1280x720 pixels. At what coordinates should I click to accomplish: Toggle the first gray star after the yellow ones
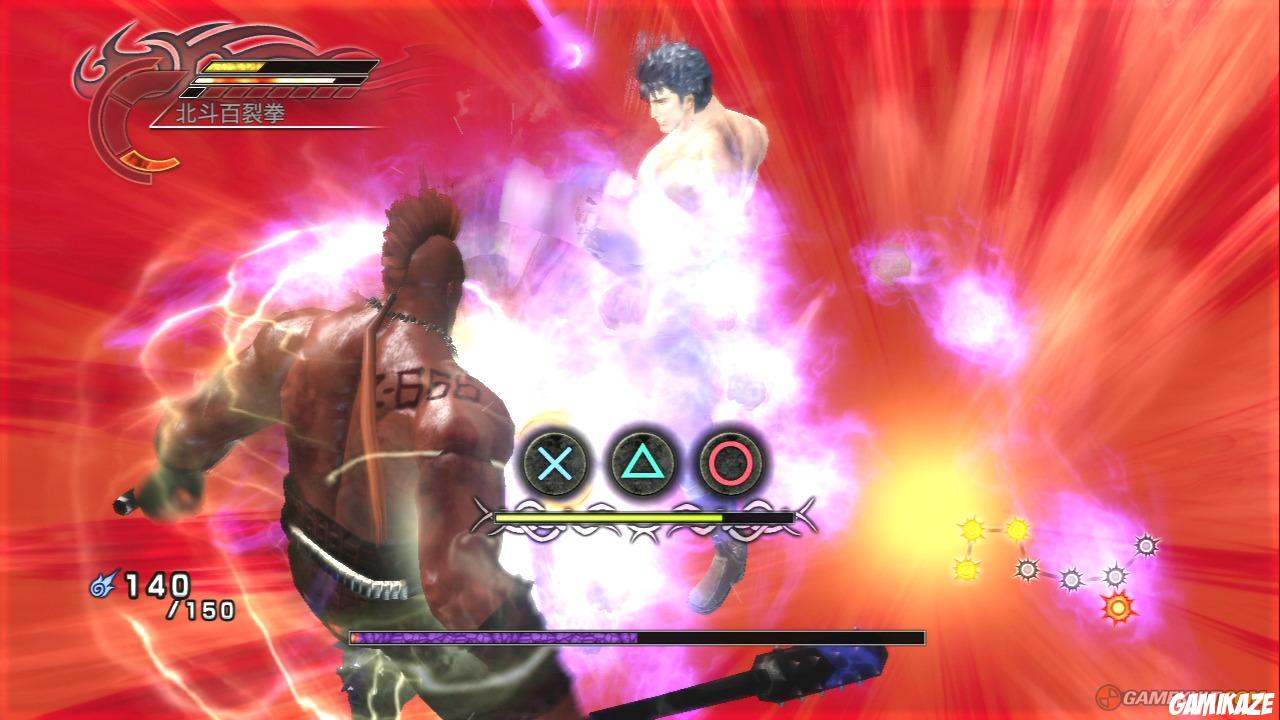(1029, 568)
